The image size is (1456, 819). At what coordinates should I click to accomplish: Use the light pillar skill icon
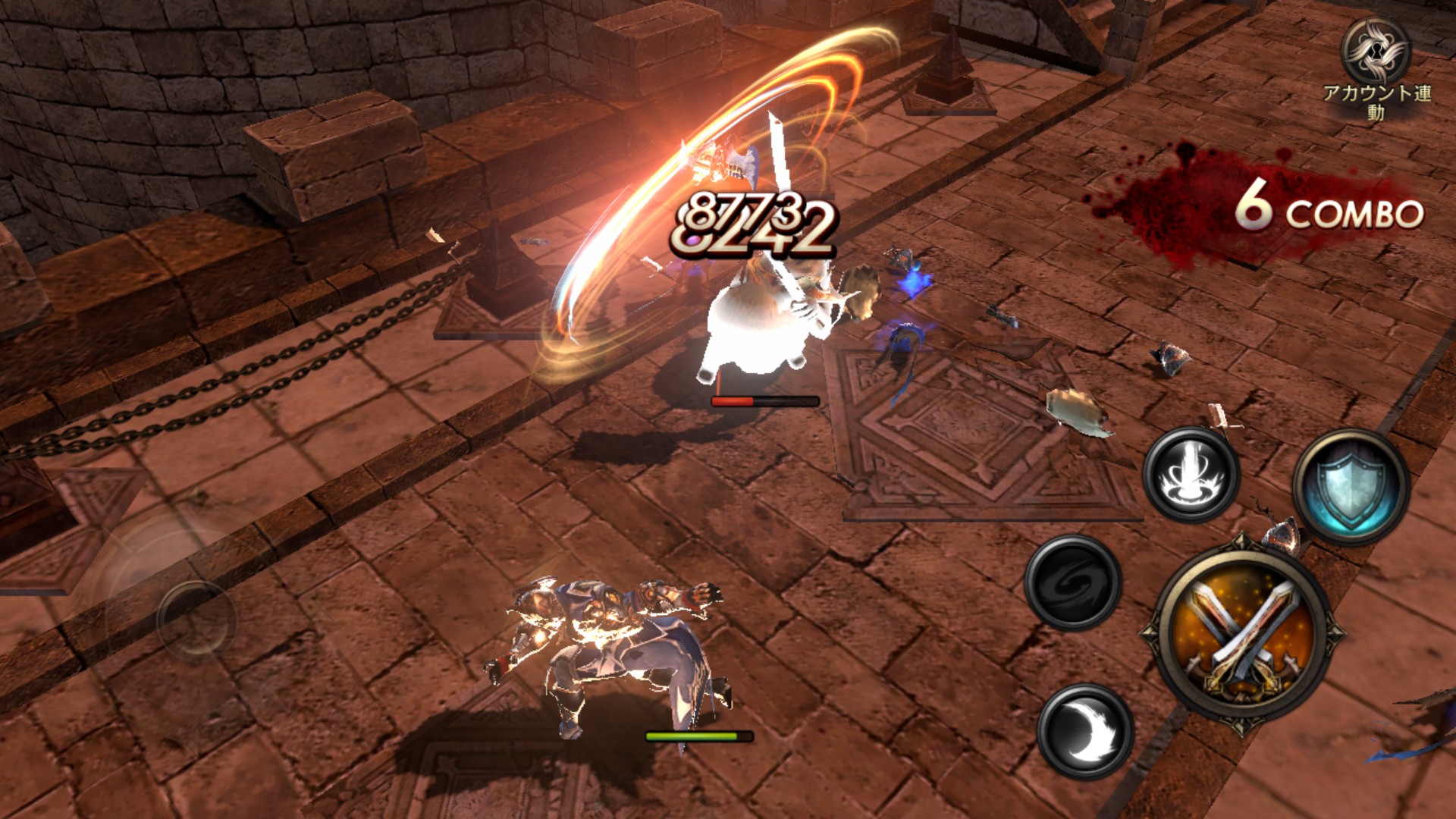coord(1191,474)
